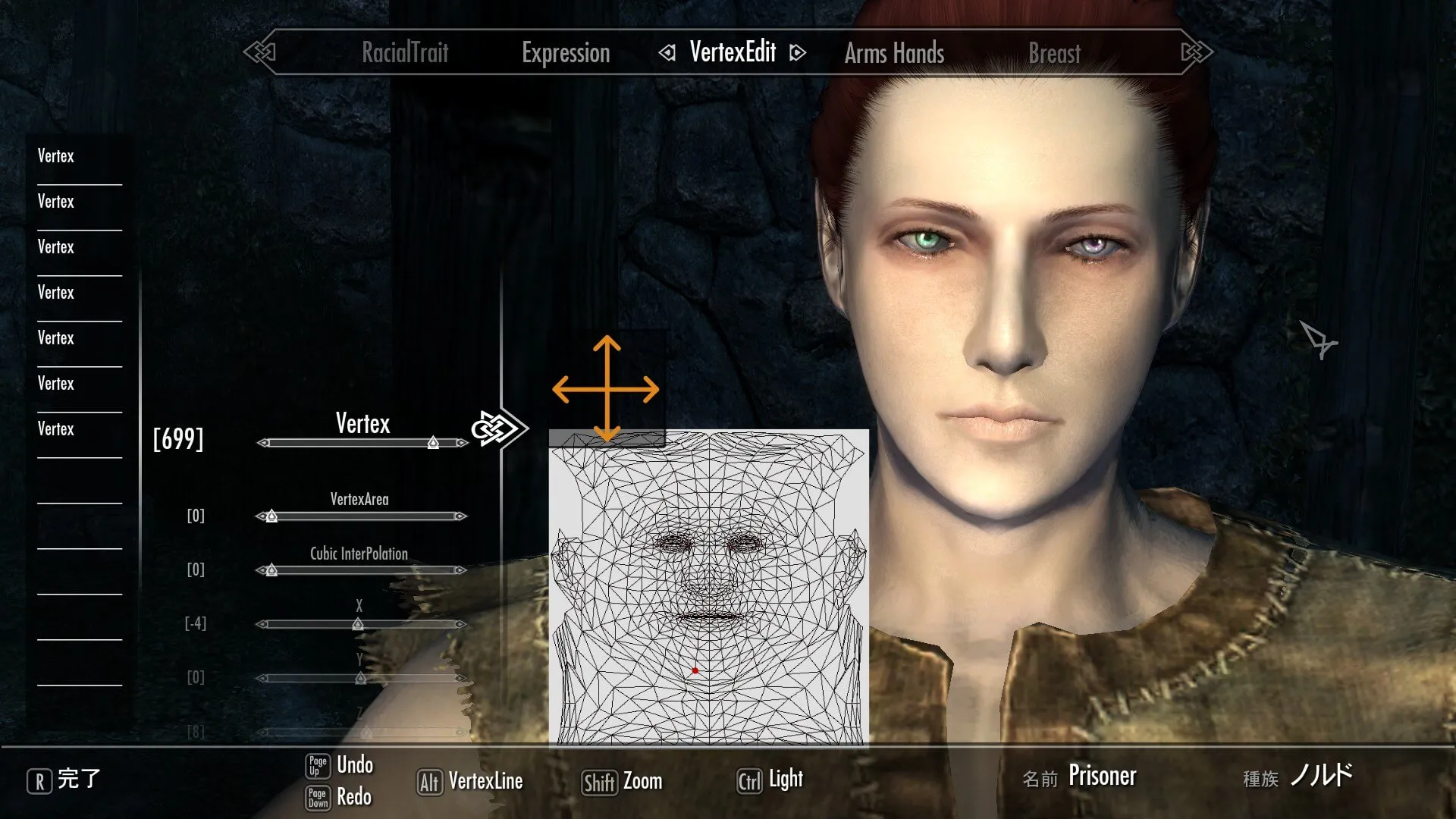
Task: Adjust the X position slider
Action: [x=358, y=624]
